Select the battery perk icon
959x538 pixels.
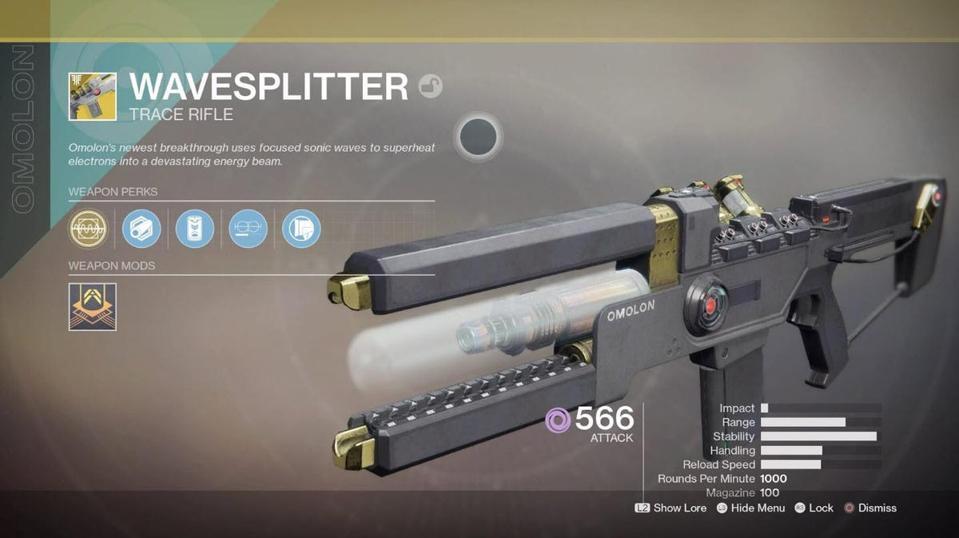click(x=195, y=229)
